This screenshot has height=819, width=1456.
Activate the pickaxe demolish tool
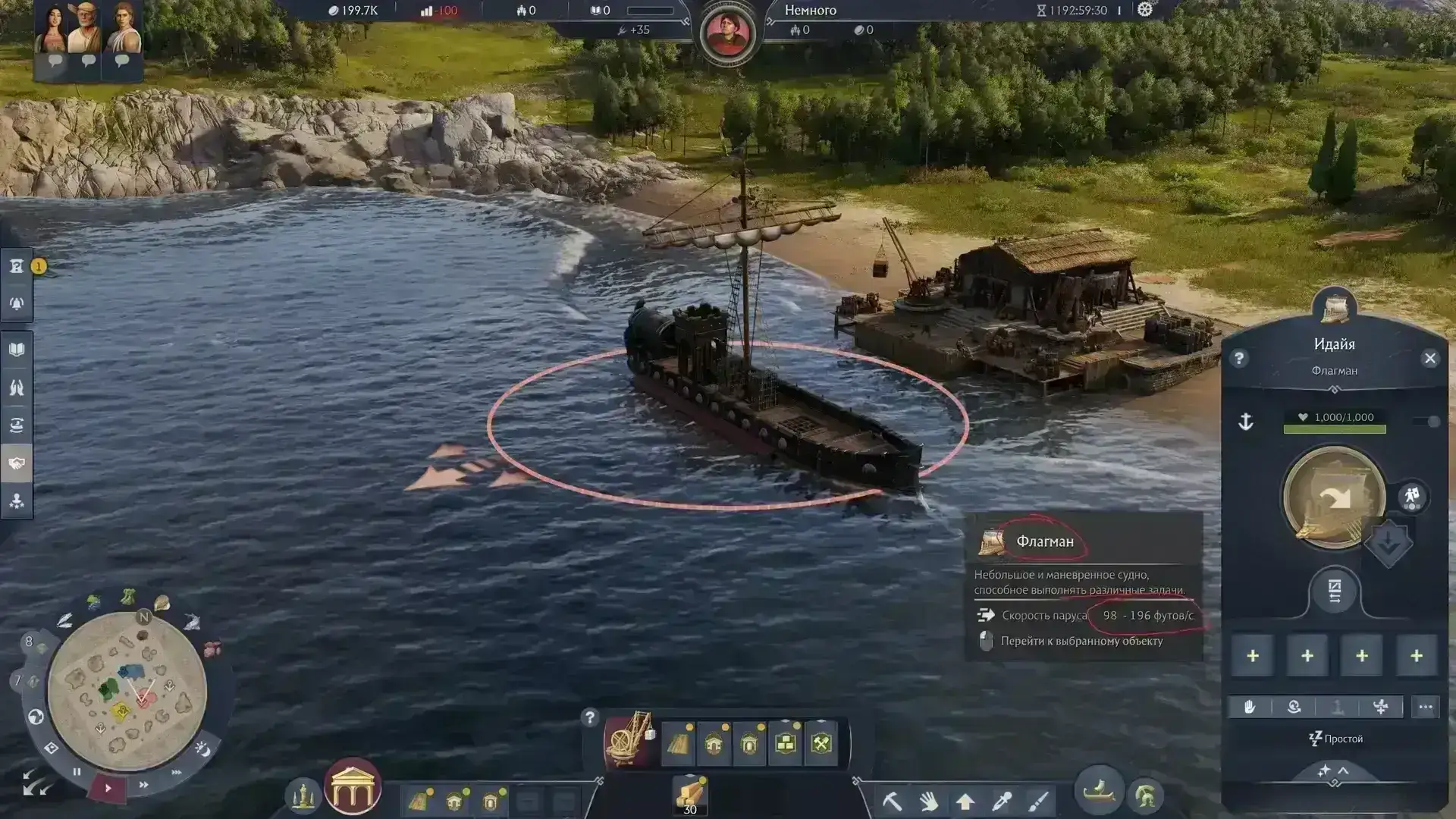[x=892, y=801]
